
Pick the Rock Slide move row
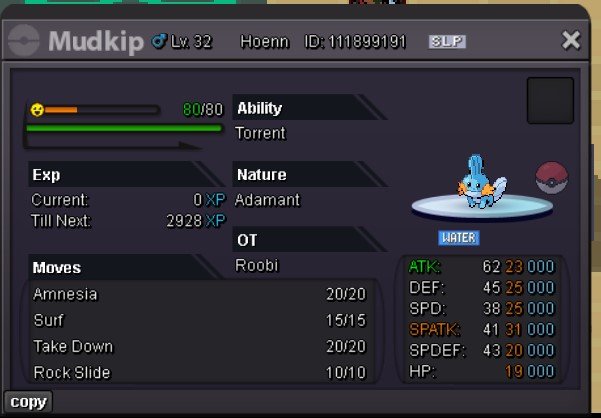[x=199, y=373]
